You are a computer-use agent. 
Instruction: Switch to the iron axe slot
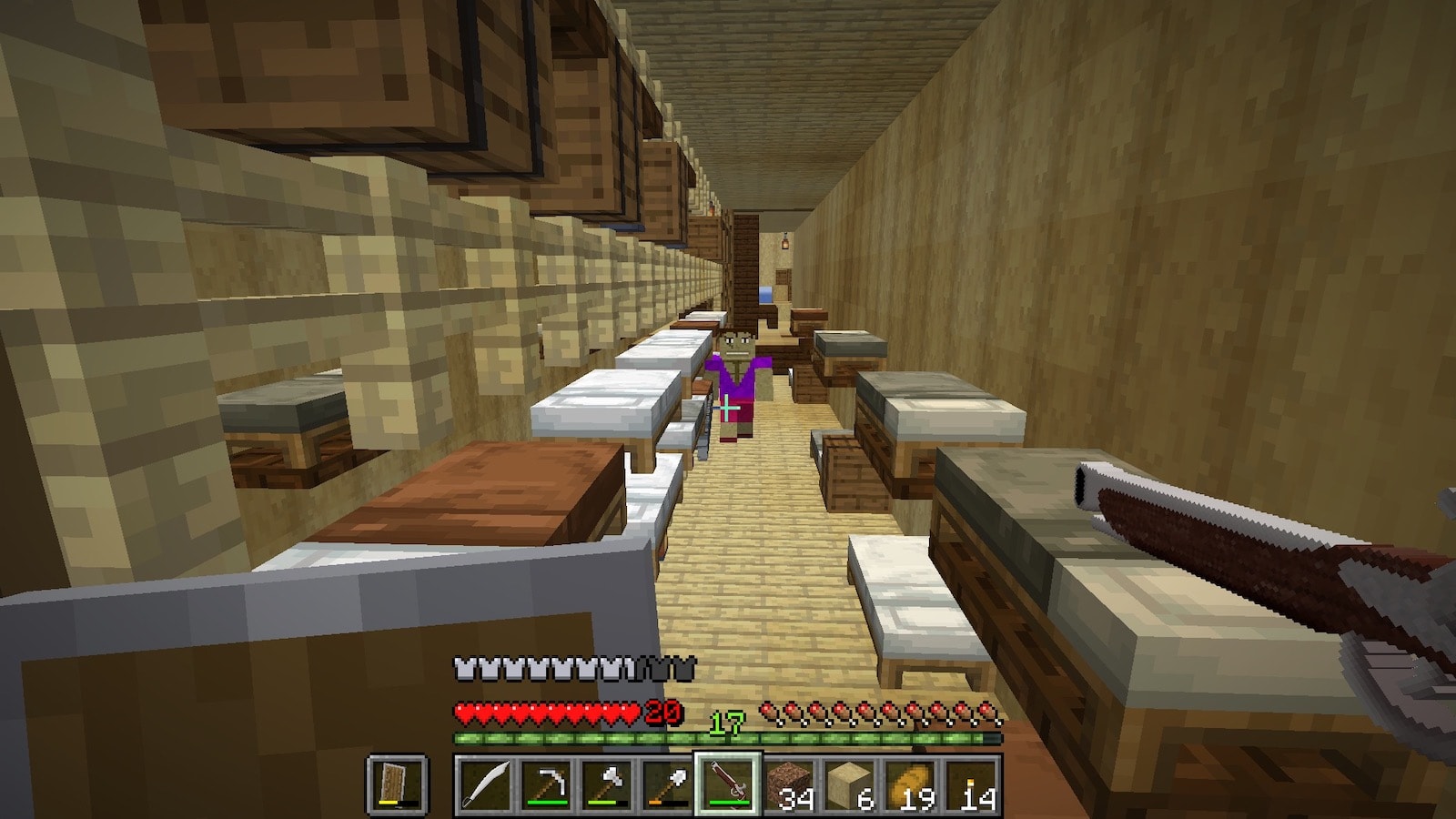[x=606, y=784]
